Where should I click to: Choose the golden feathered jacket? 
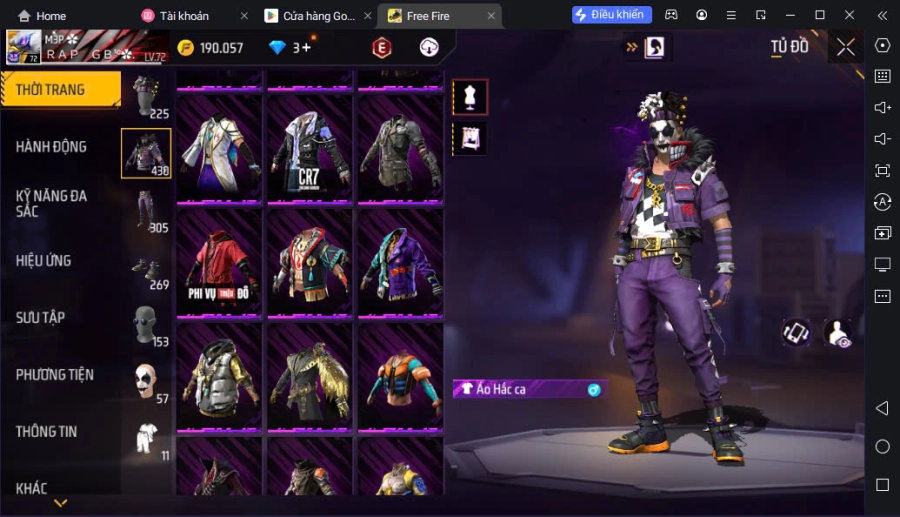click(x=309, y=378)
